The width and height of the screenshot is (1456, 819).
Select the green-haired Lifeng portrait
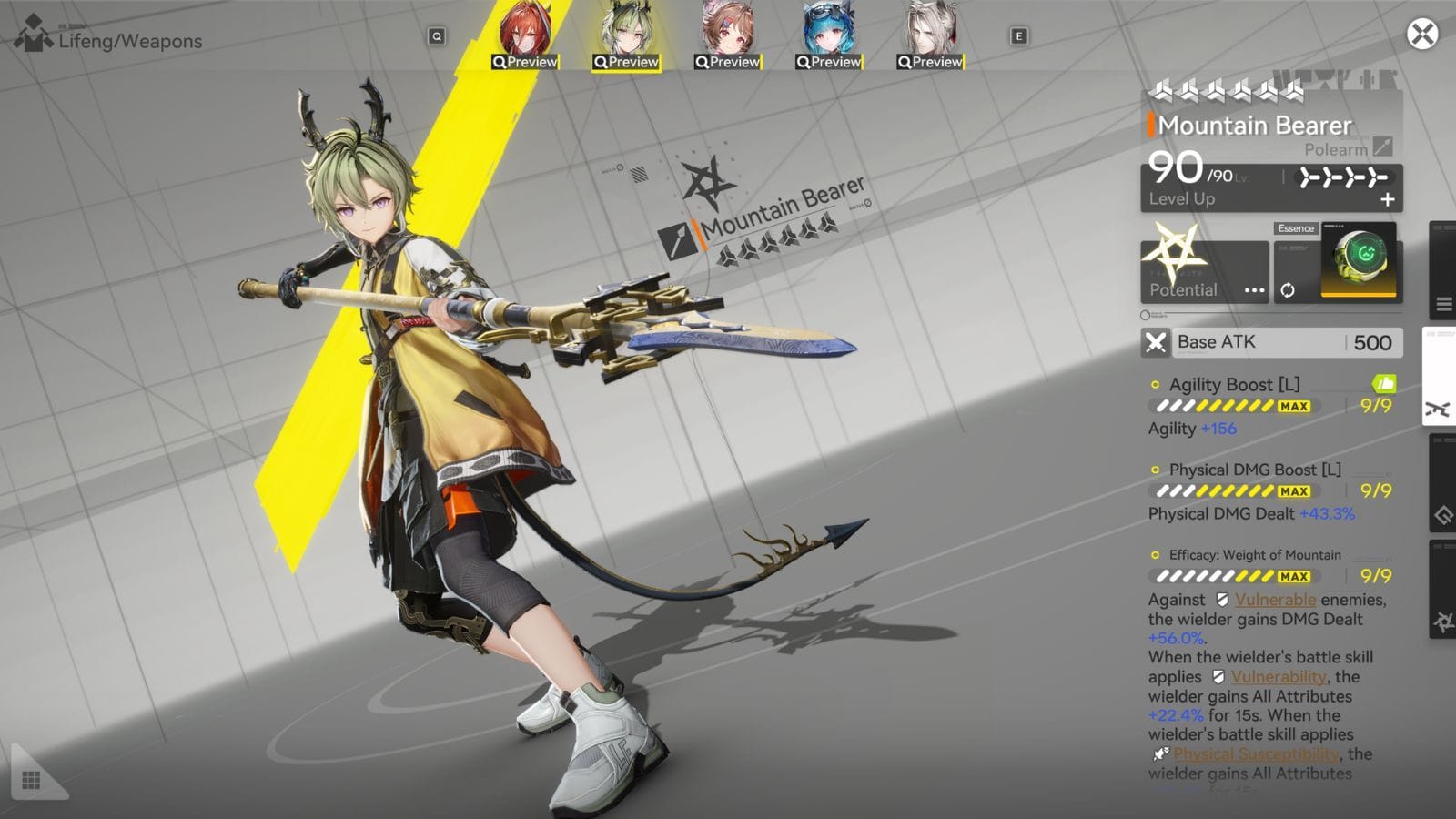pyautogui.click(x=626, y=35)
